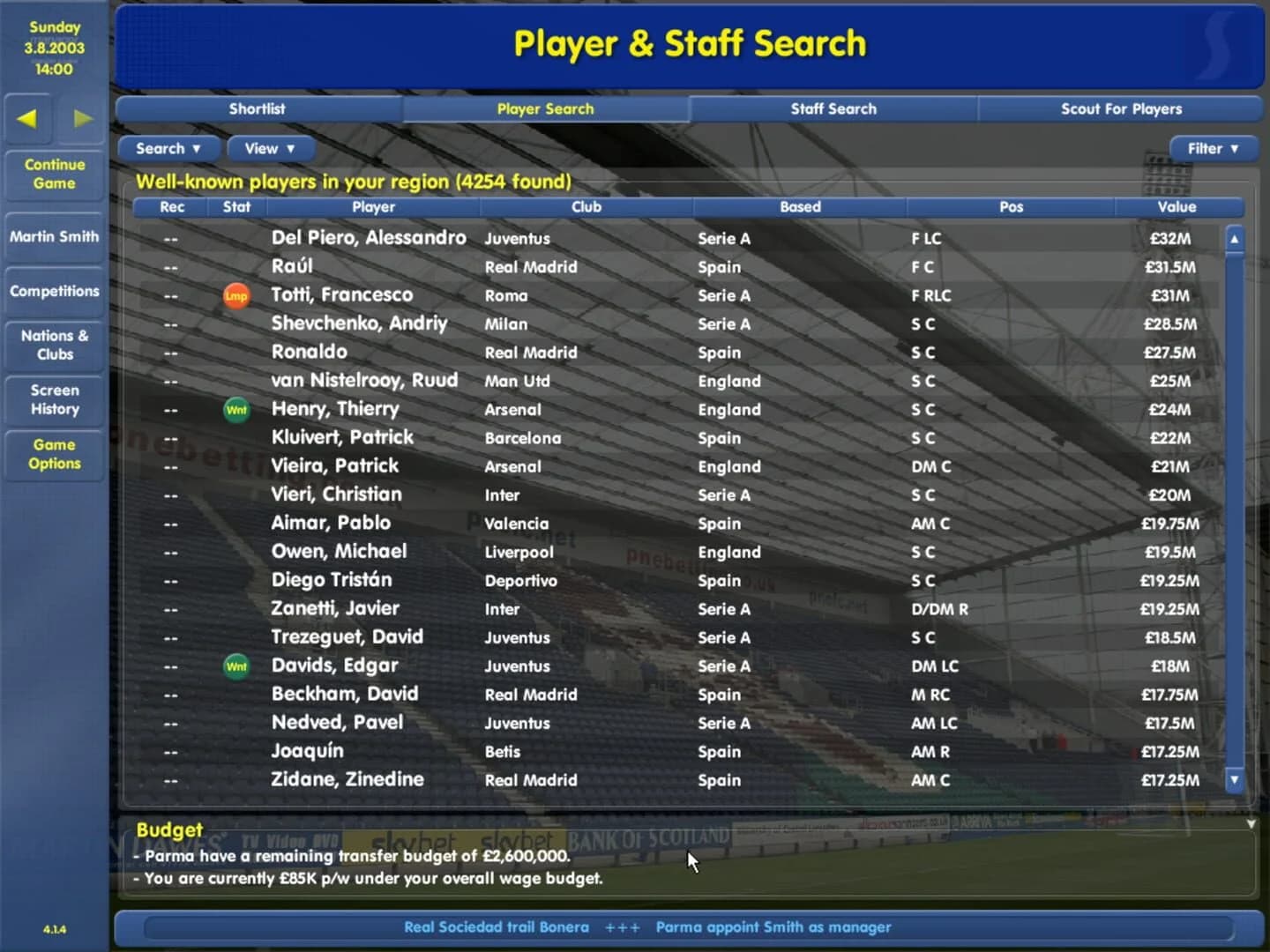Open the Search dropdown
1270x952 pixels.
pos(168,148)
